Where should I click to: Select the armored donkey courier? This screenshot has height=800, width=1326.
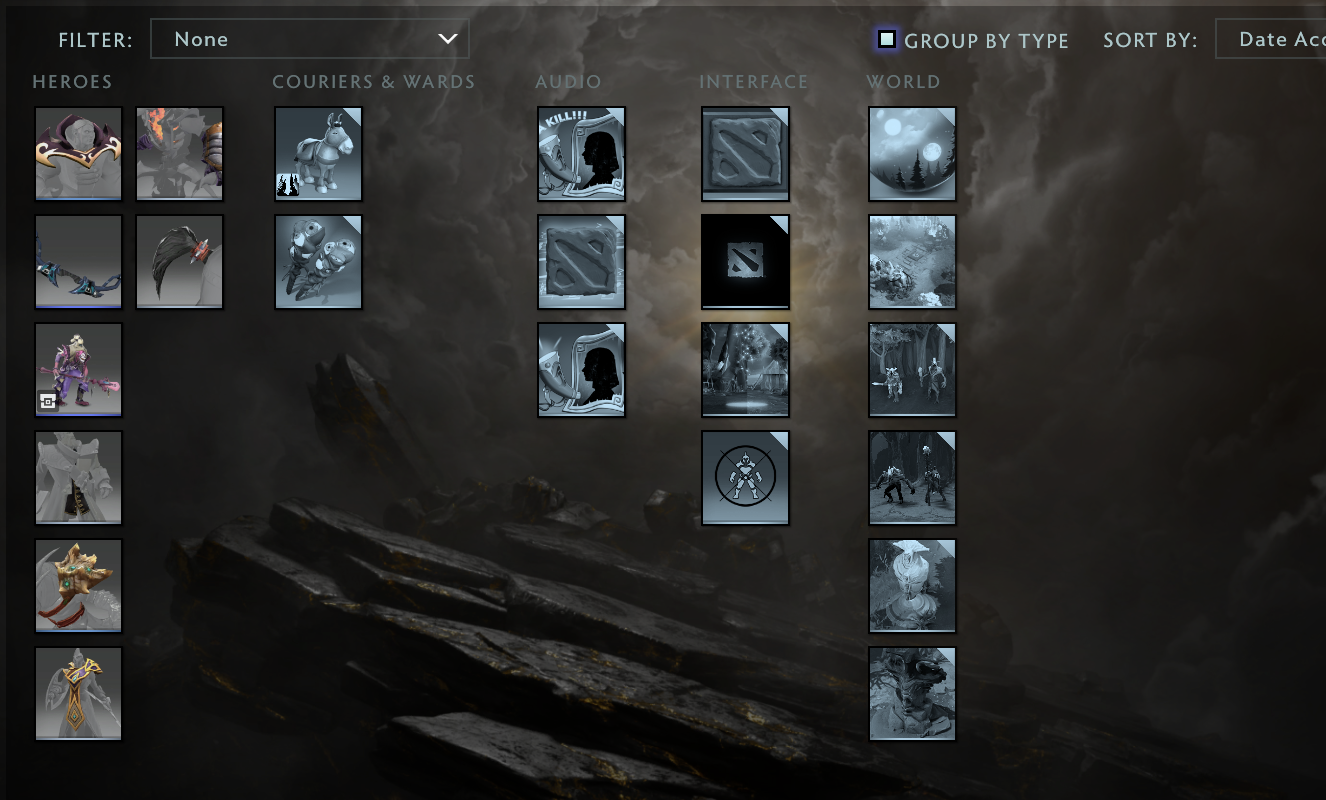[318, 153]
